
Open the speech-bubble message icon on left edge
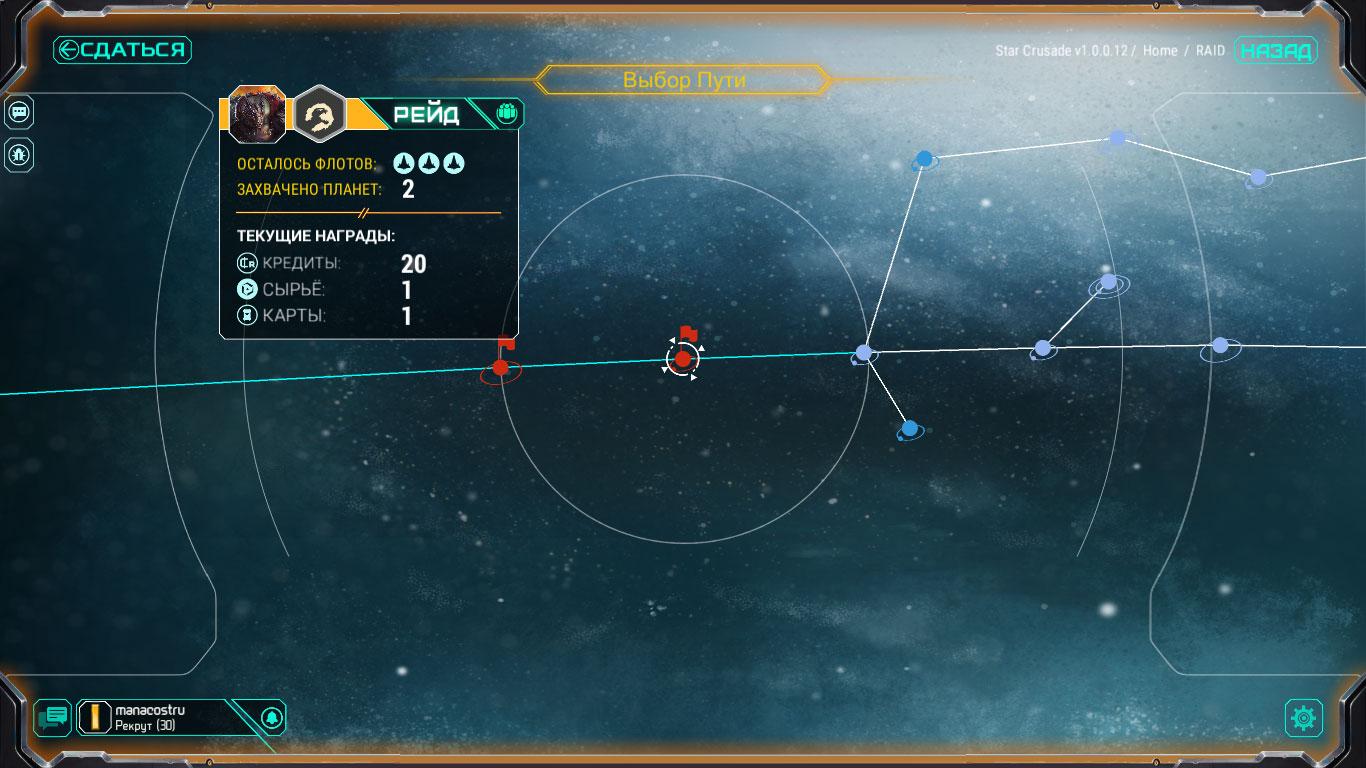point(19,113)
